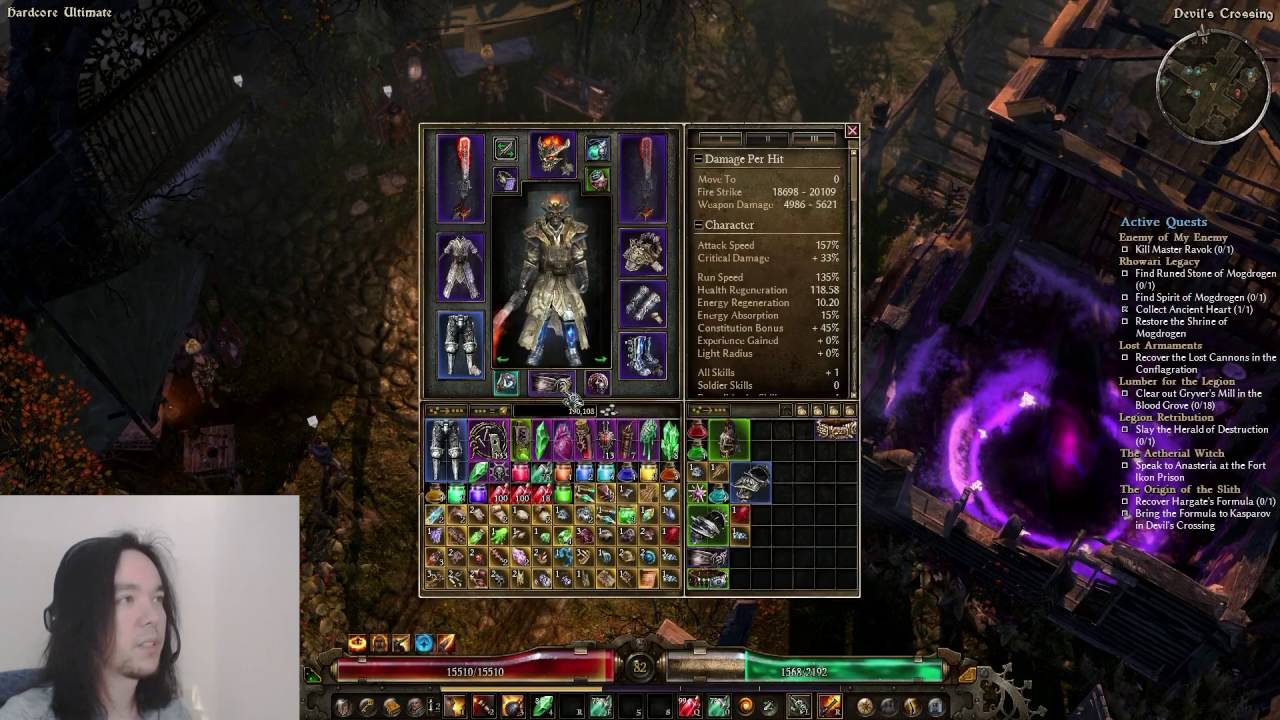The height and width of the screenshot is (720, 1280).
Task: Switch to stats tab II
Action: [767, 138]
